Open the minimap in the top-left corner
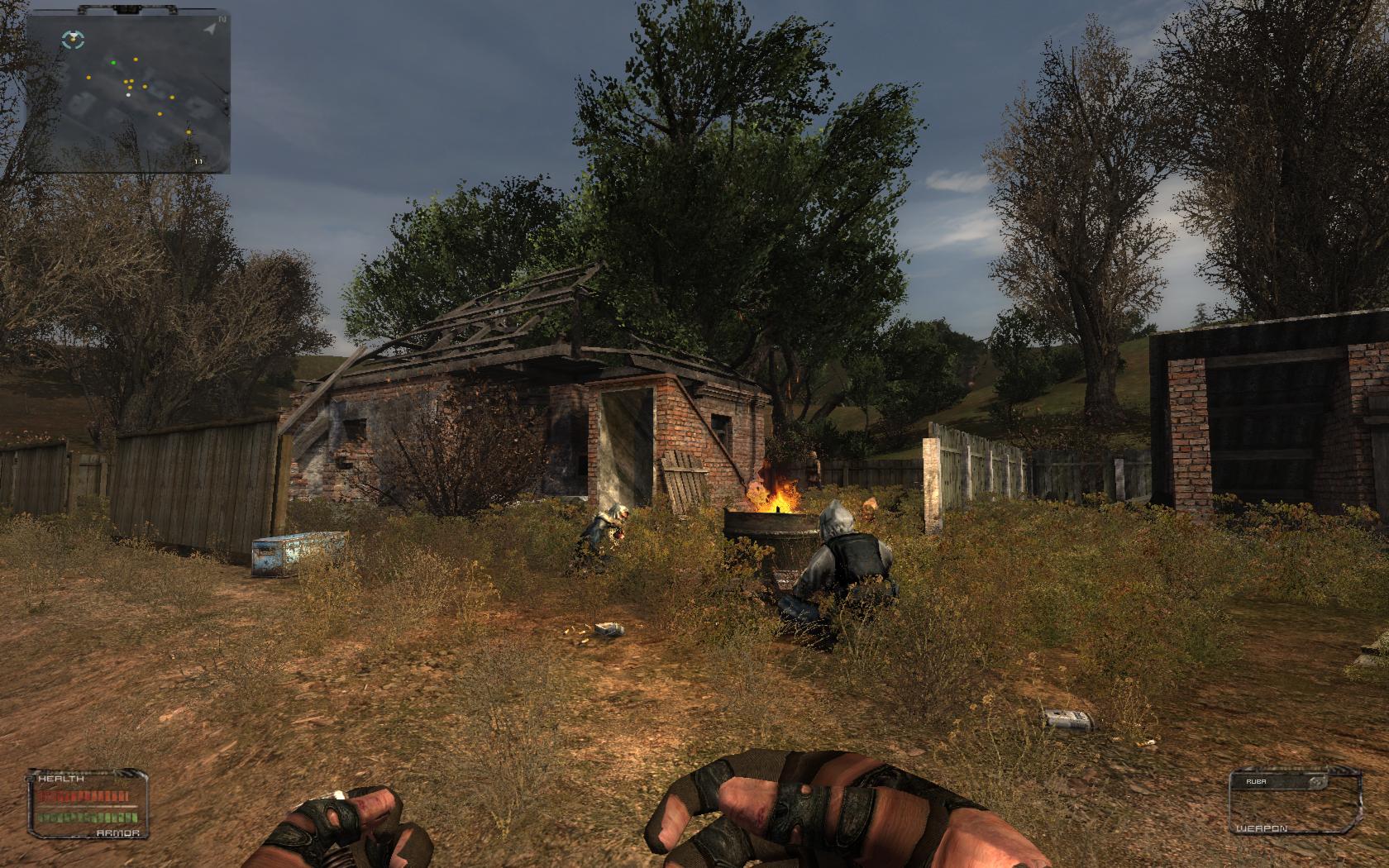Screen dimensions: 1389x868 click(x=128, y=92)
